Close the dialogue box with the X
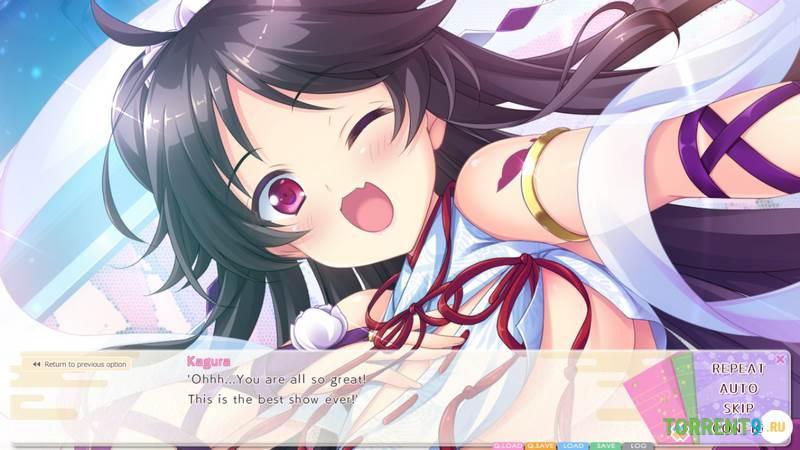 tap(780, 358)
